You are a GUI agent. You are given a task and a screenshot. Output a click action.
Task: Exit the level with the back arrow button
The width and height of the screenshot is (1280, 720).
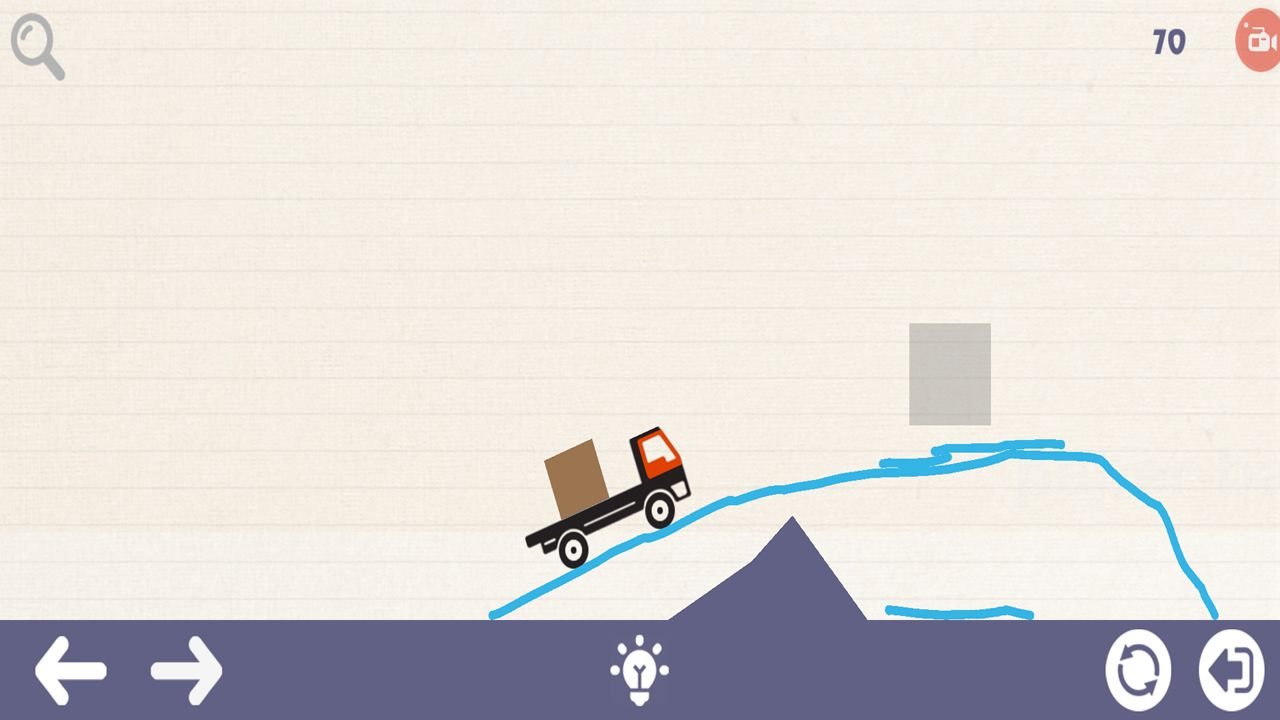pyautogui.click(x=1231, y=670)
